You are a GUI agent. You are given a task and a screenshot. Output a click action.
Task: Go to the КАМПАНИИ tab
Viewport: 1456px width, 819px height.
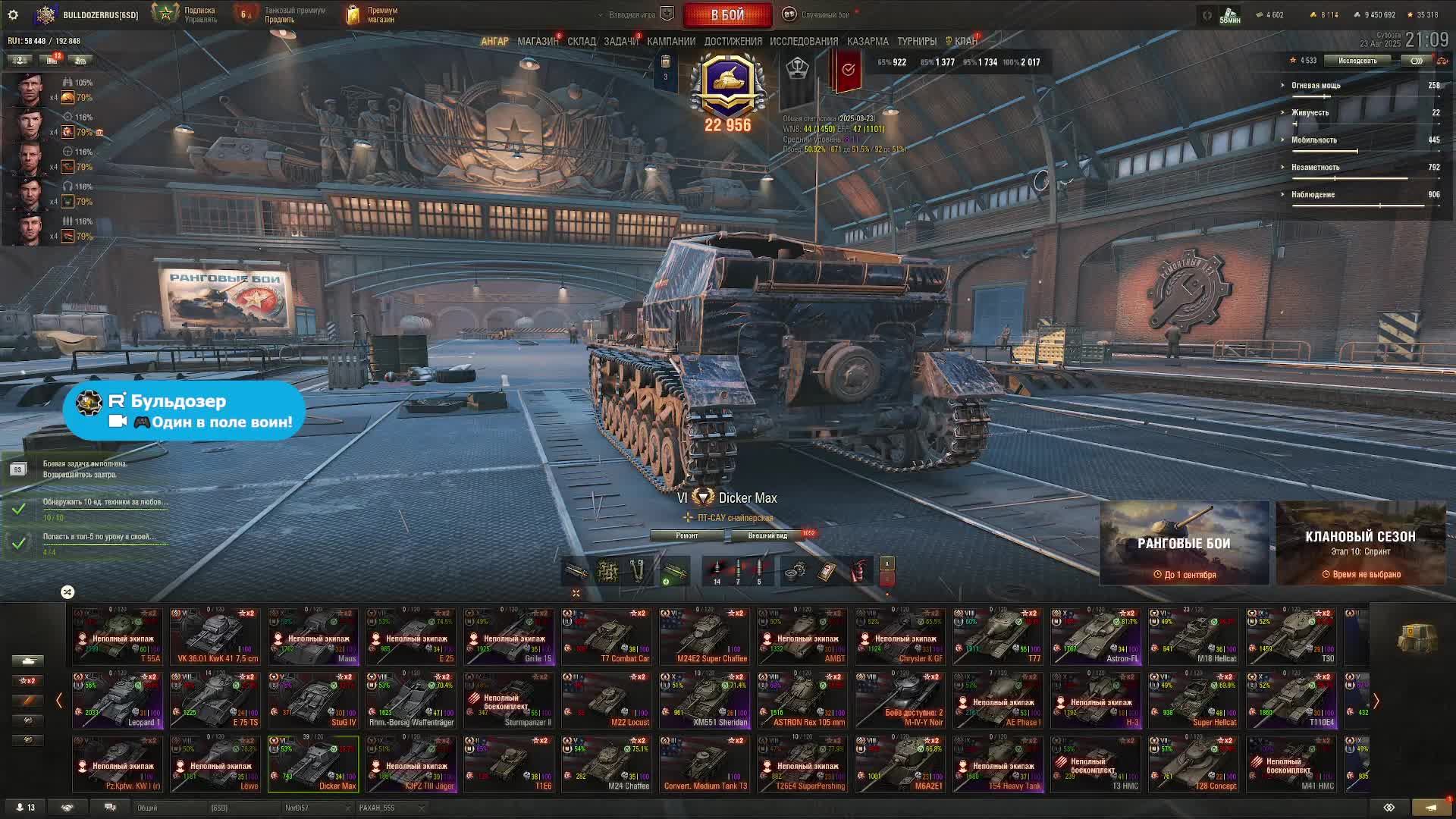click(670, 42)
